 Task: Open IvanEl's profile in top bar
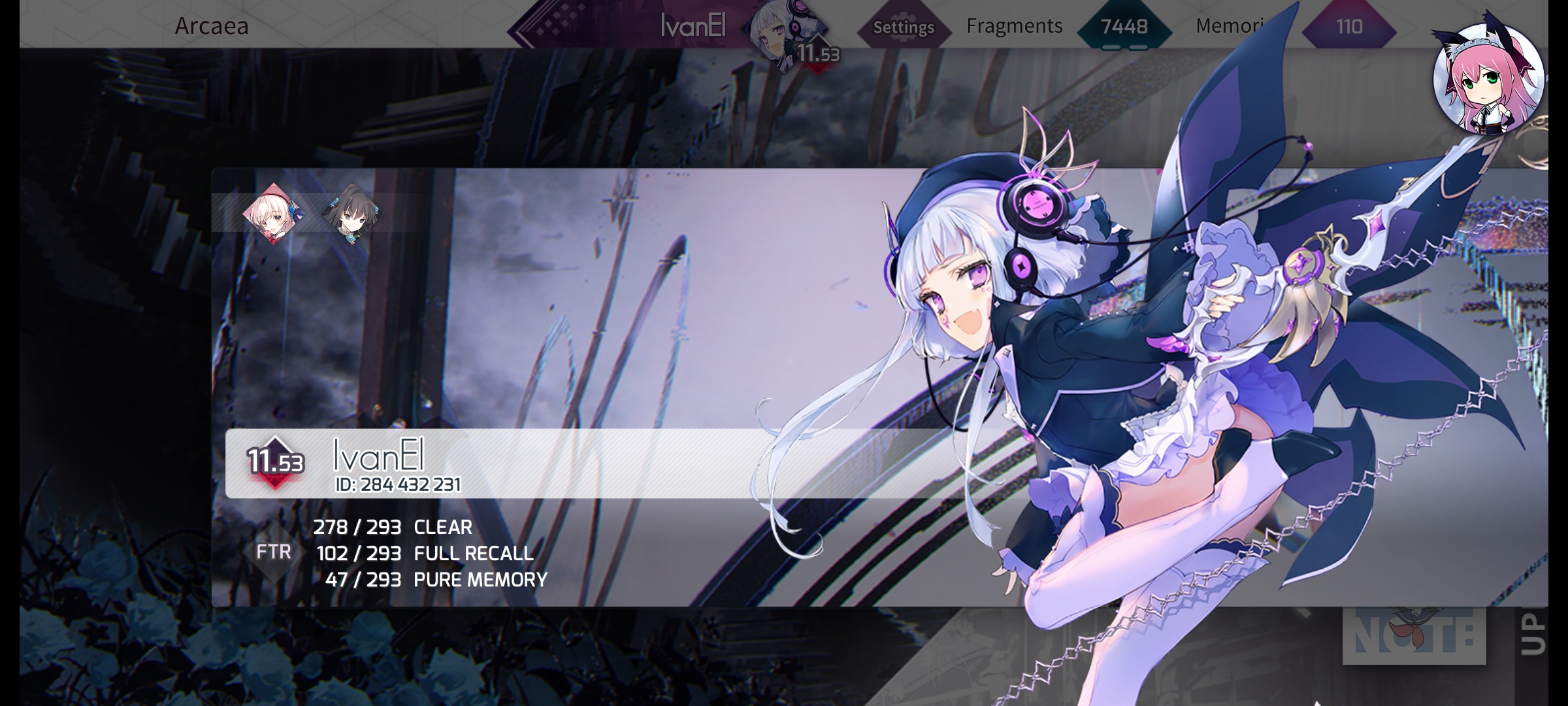693,27
